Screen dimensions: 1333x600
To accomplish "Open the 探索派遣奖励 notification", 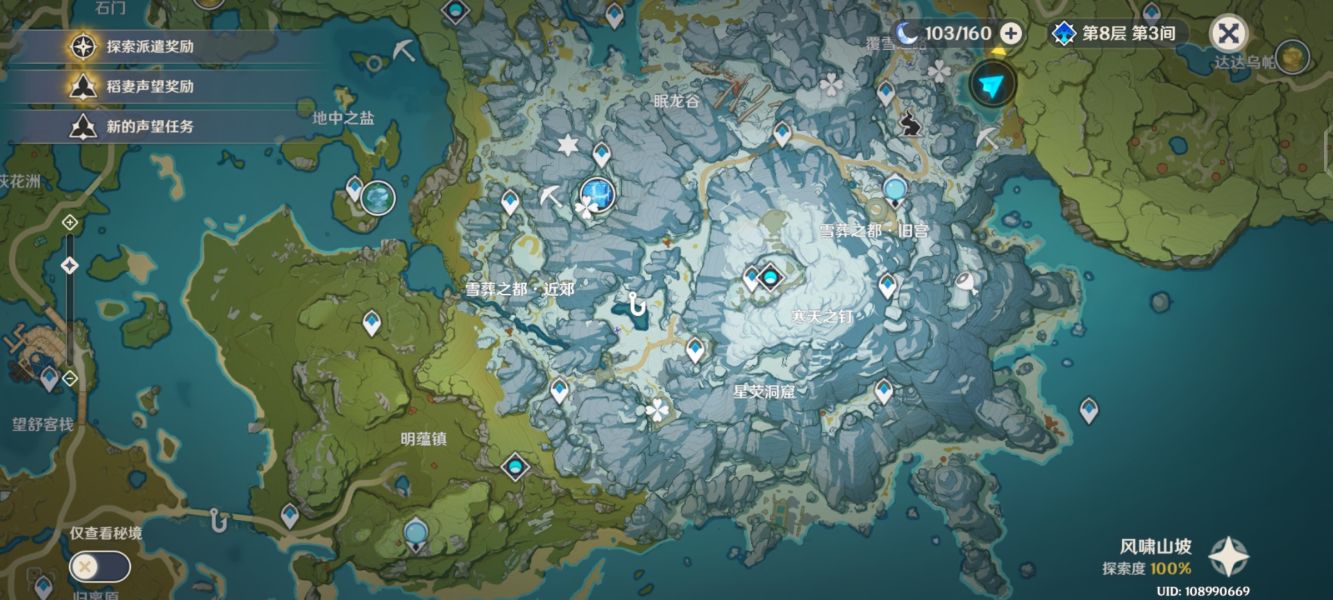I will (x=150, y=46).
